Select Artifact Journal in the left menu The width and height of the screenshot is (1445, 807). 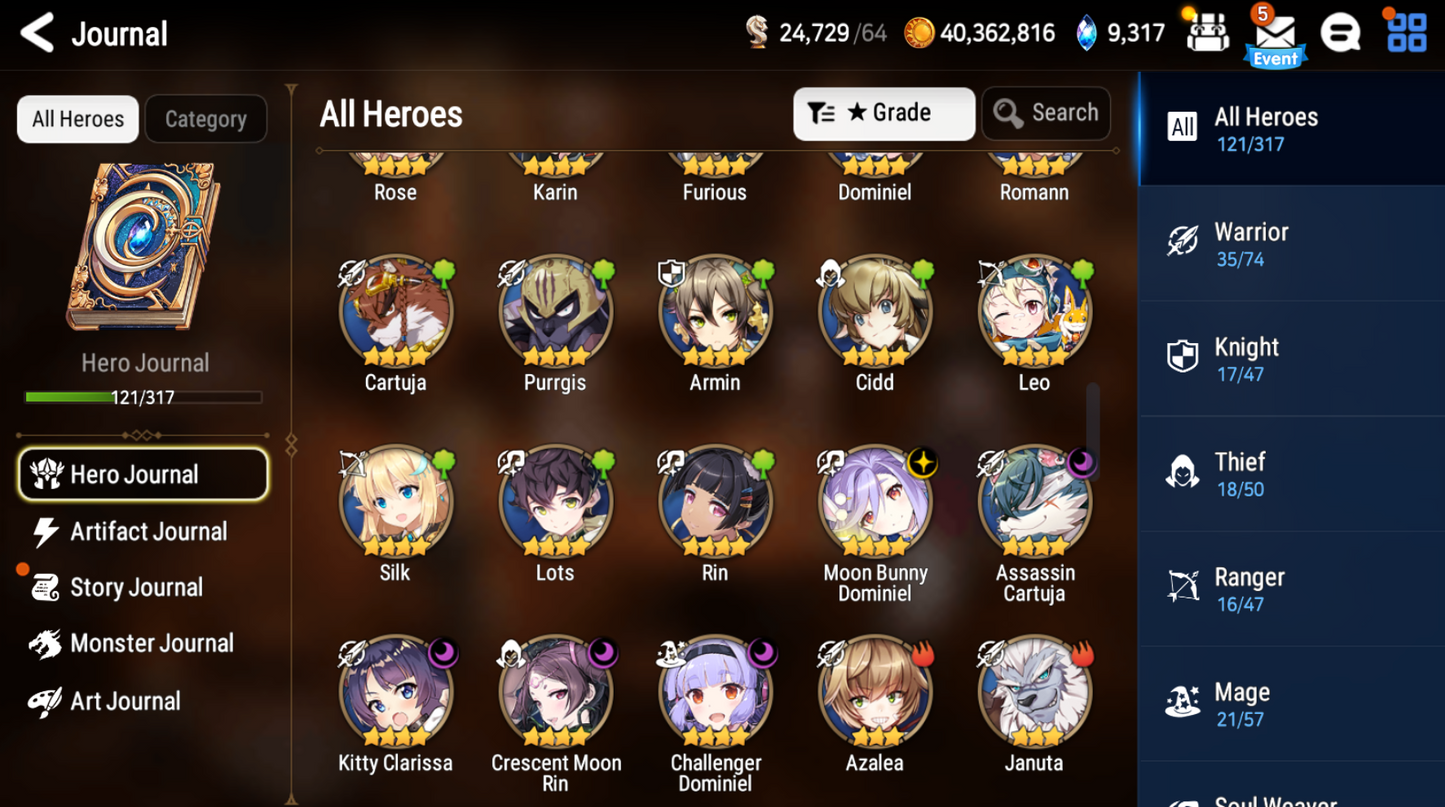(x=147, y=531)
